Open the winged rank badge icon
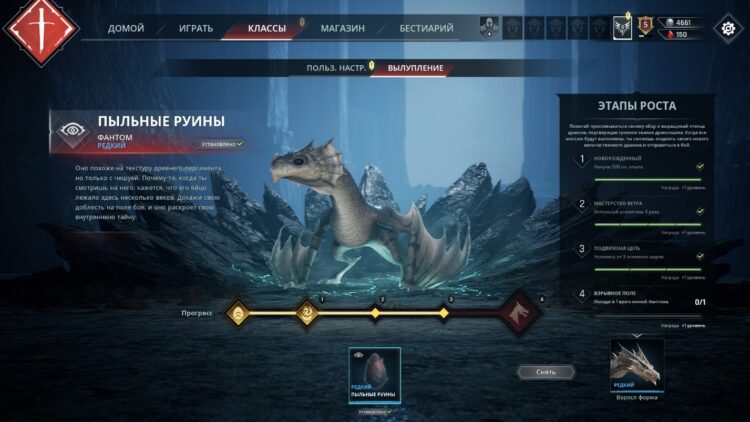Screen dimensions: 750x422 (x=622, y=28)
